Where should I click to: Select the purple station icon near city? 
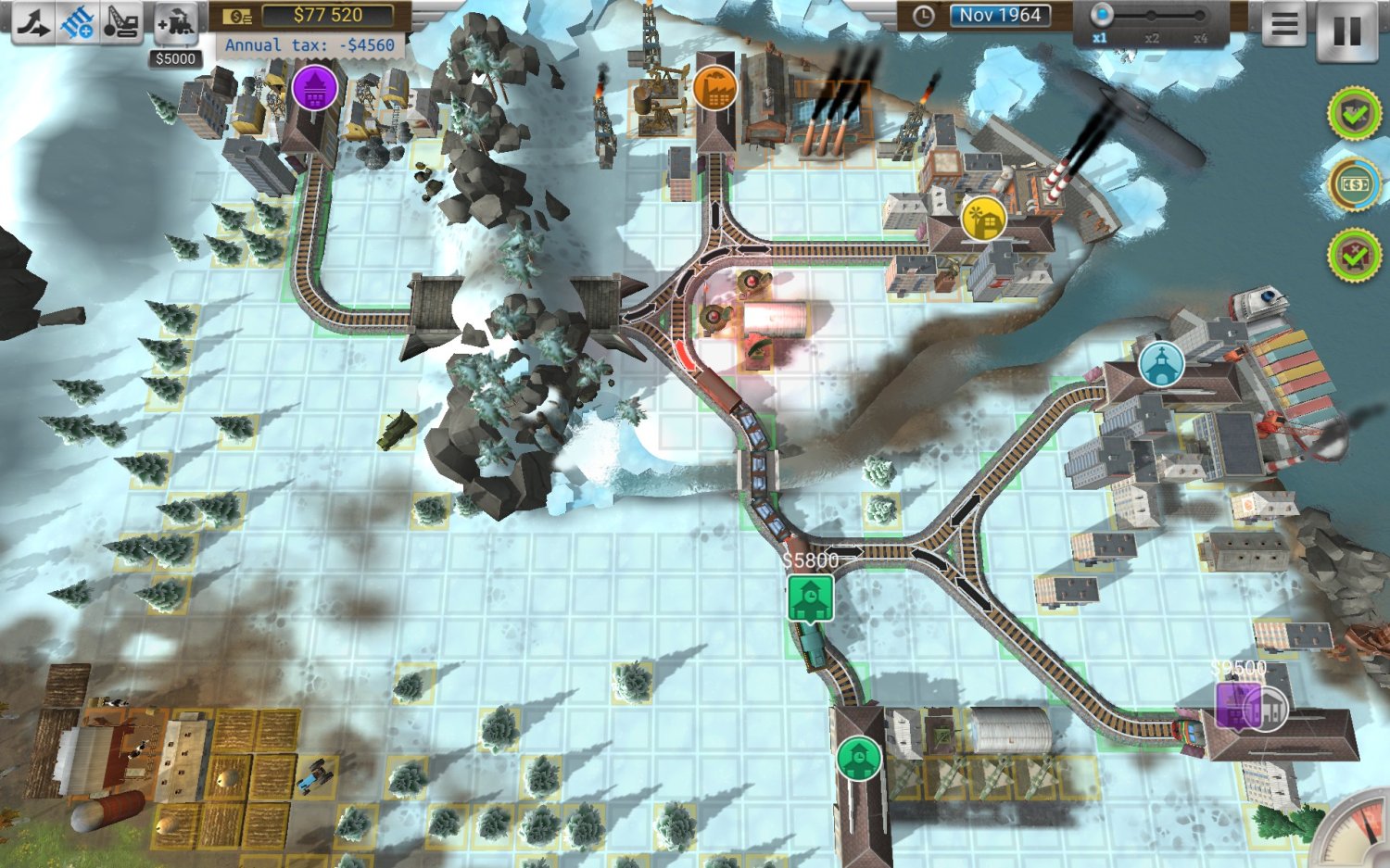coord(313,87)
